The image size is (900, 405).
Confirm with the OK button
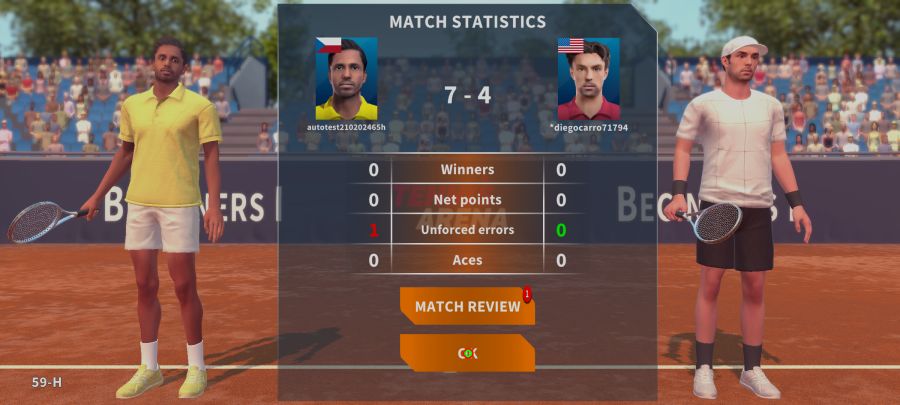coord(467,353)
